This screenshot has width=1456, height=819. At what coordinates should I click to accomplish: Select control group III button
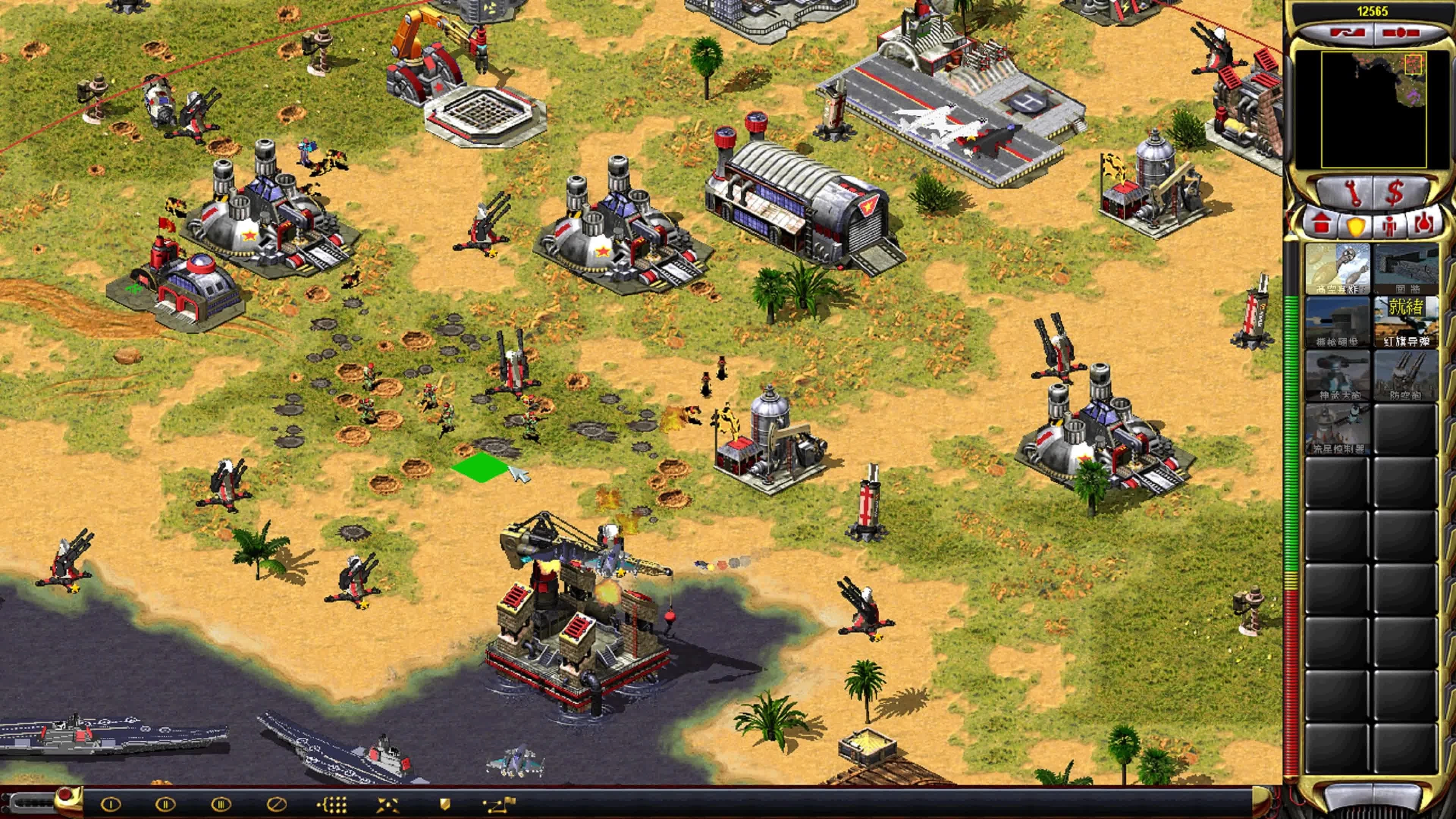(221, 804)
